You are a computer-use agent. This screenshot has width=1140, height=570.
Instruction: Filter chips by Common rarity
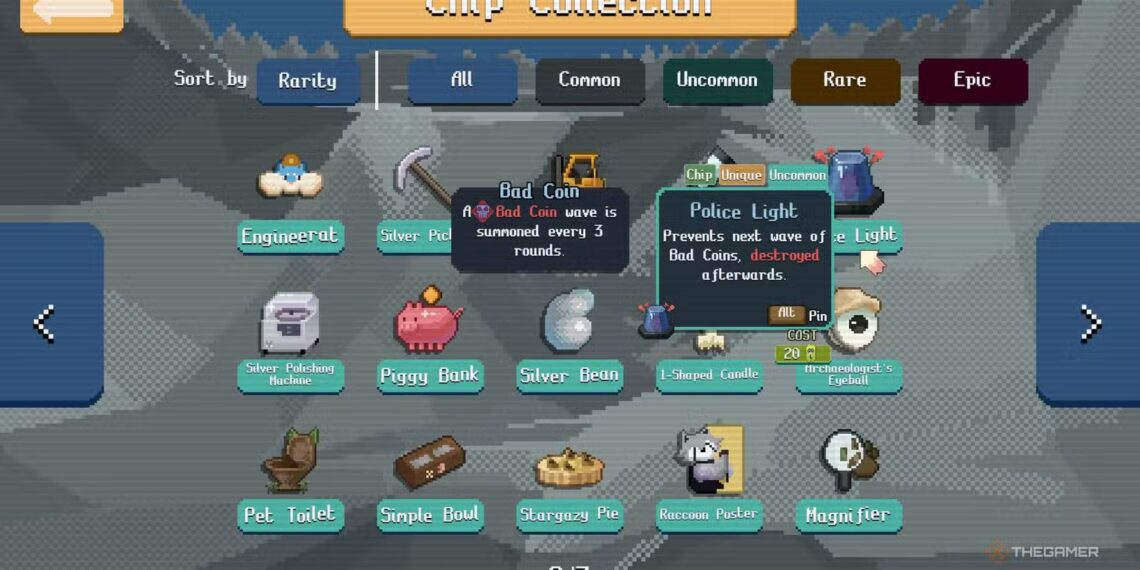tap(589, 80)
